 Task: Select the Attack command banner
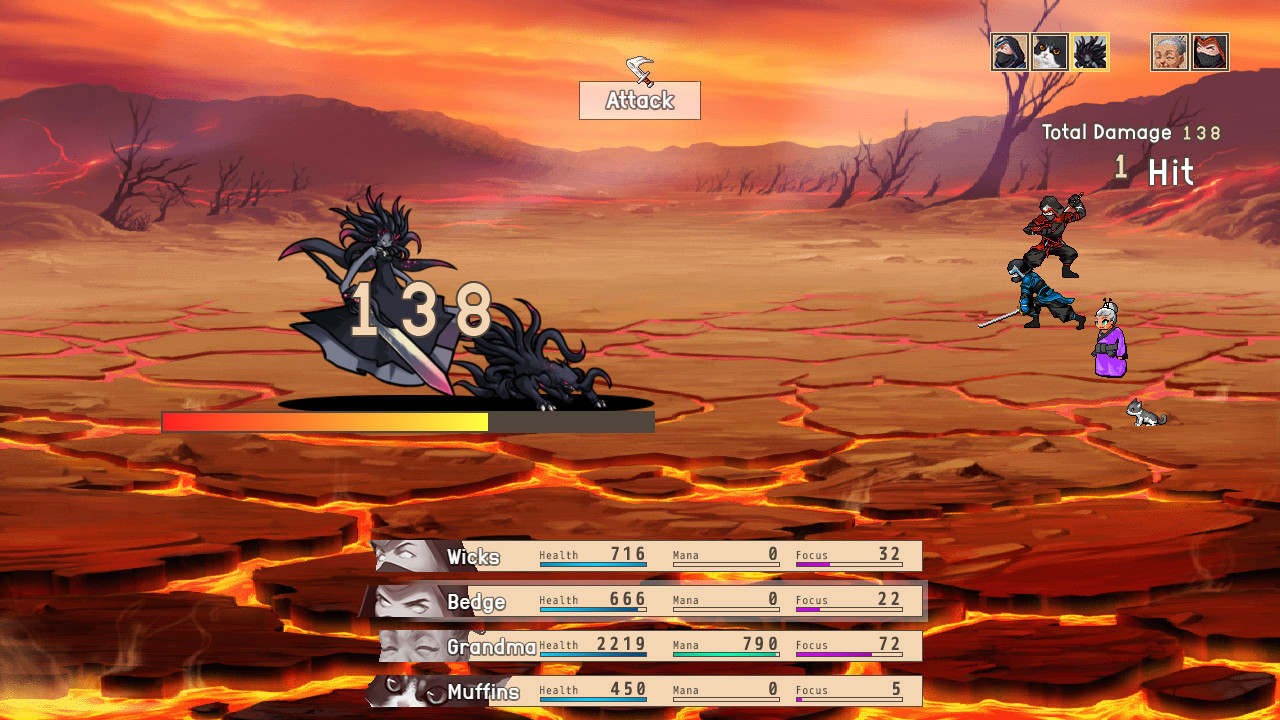pyautogui.click(x=639, y=100)
